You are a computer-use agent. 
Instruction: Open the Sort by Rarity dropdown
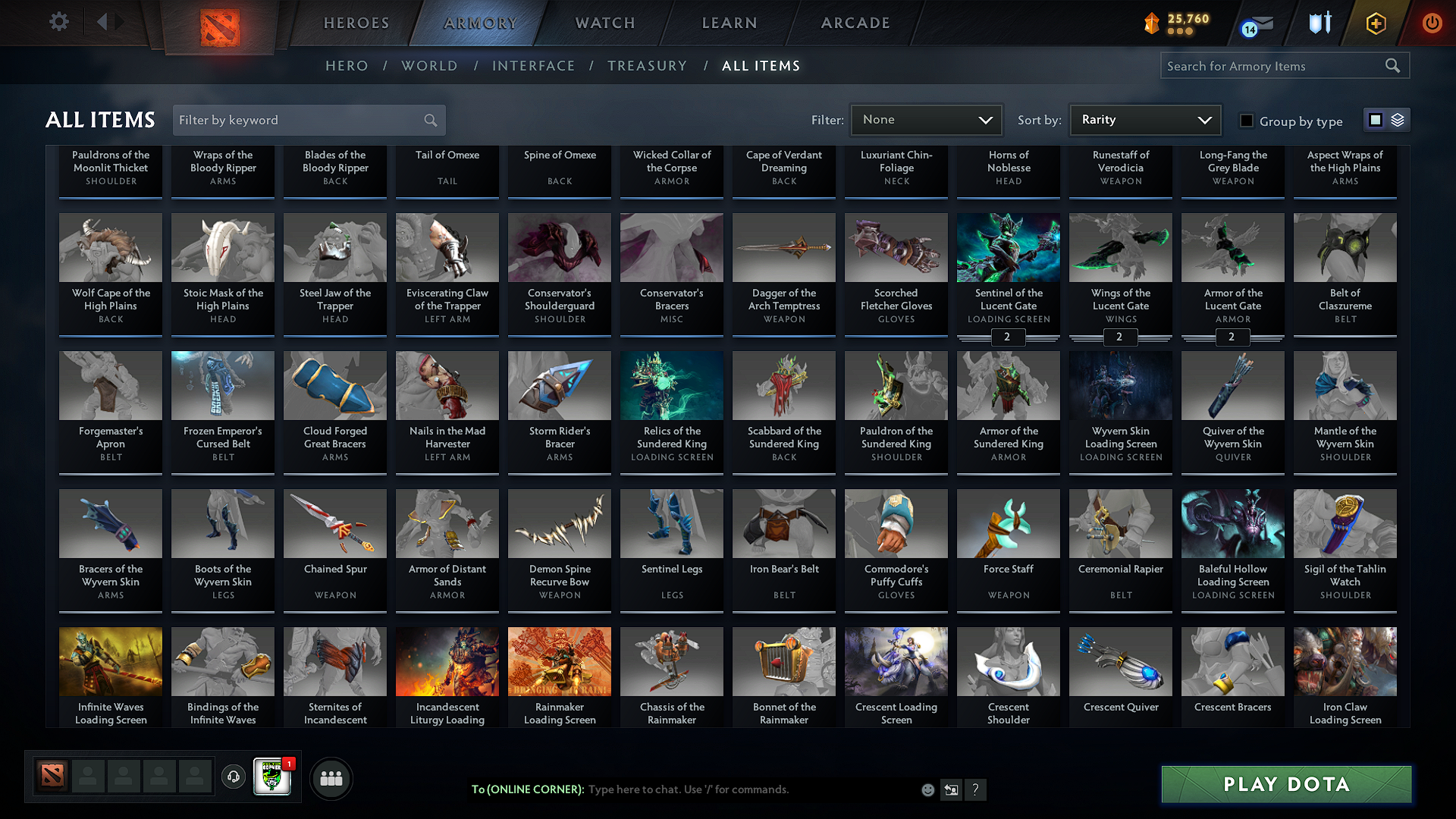coord(1144,120)
